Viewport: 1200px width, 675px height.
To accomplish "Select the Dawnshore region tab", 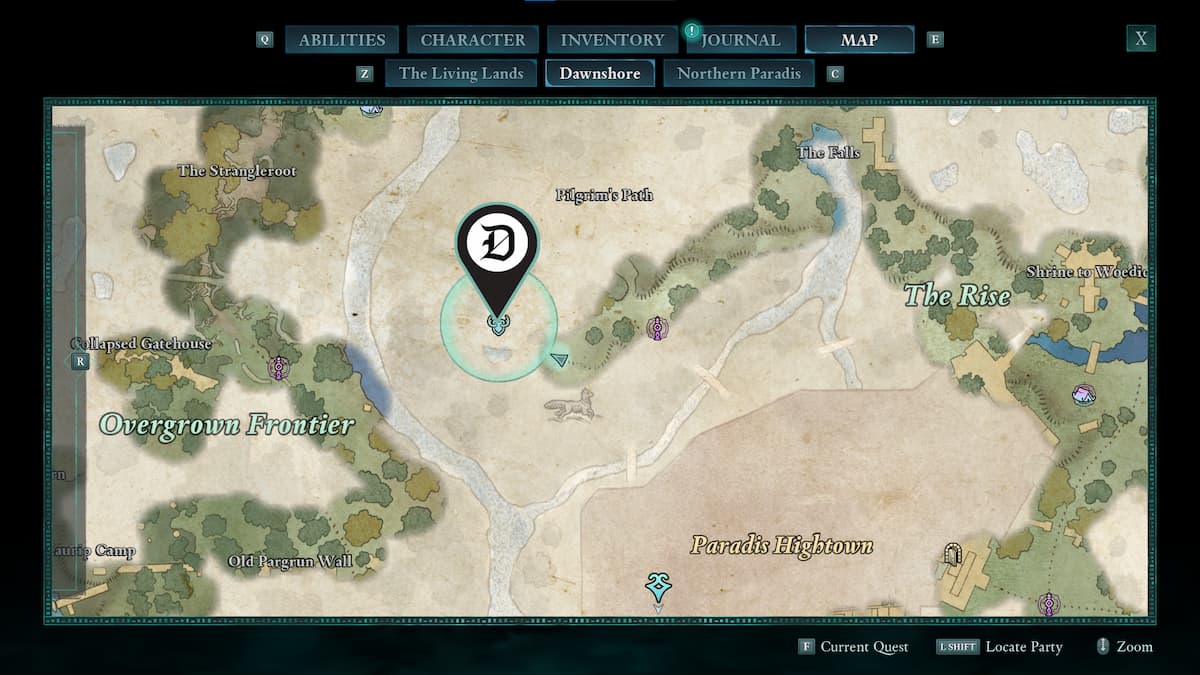I will [600, 73].
